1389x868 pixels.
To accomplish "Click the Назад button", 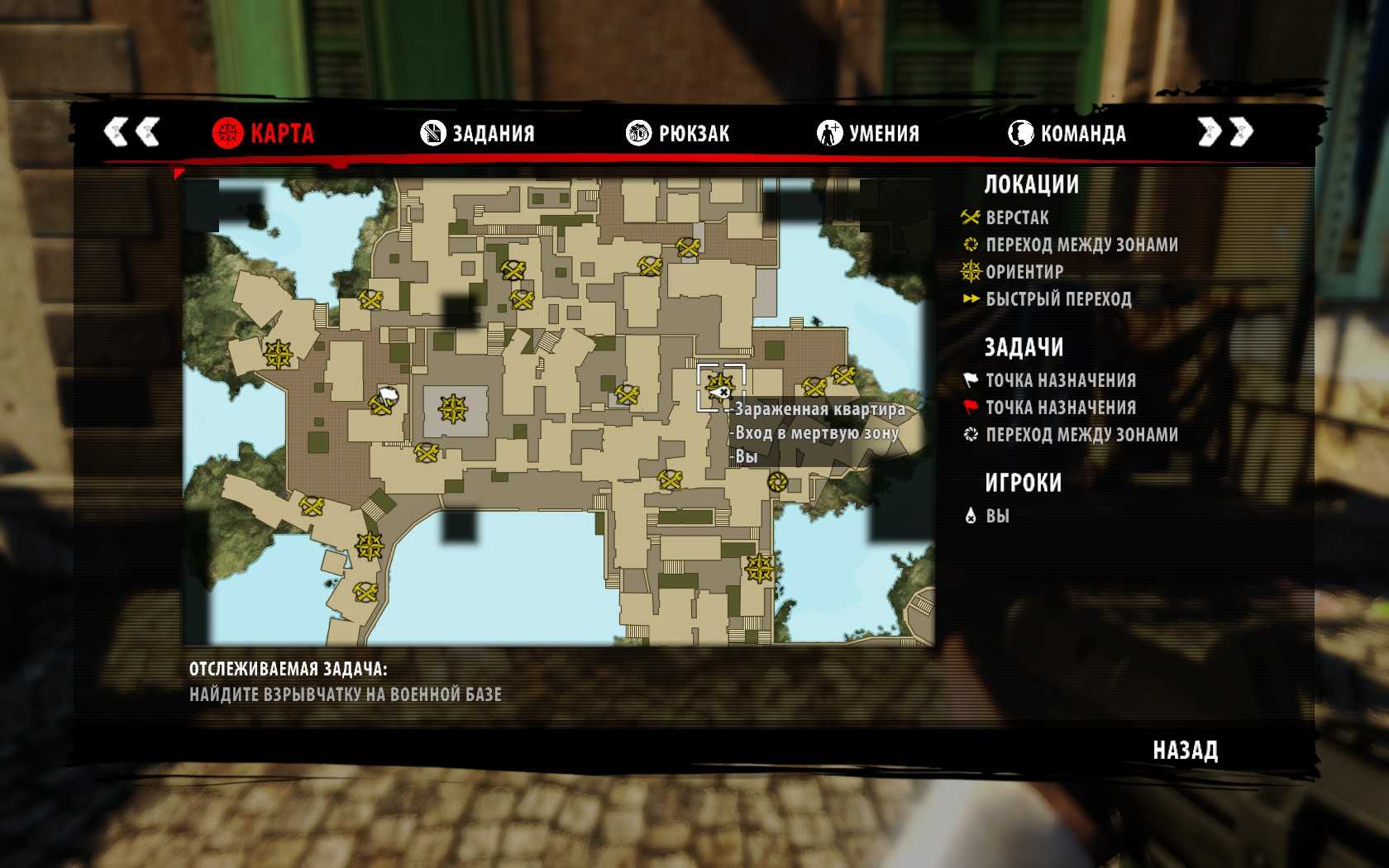I will 1185,751.
